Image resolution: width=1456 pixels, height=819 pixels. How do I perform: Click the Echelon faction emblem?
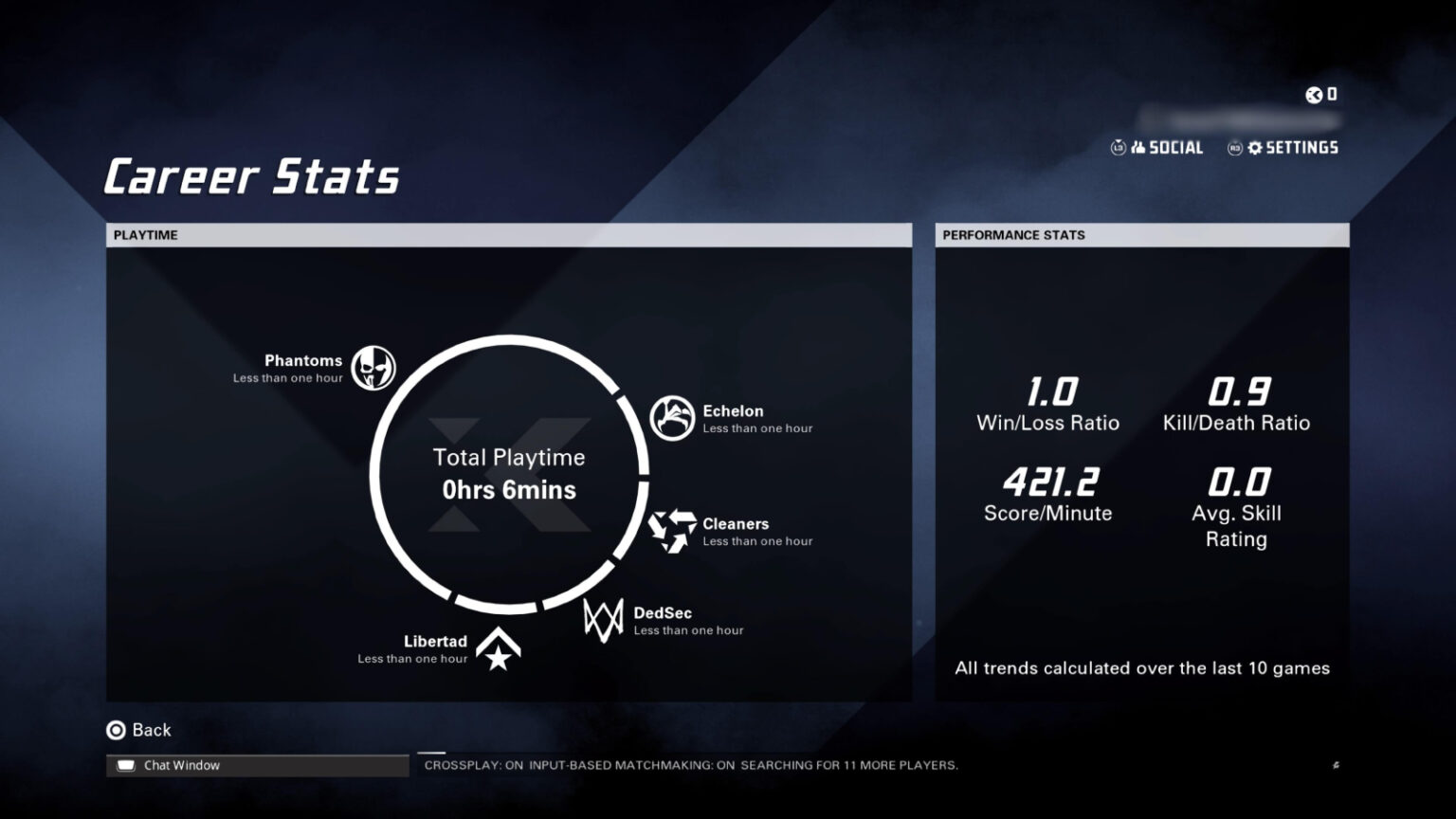pos(672,417)
